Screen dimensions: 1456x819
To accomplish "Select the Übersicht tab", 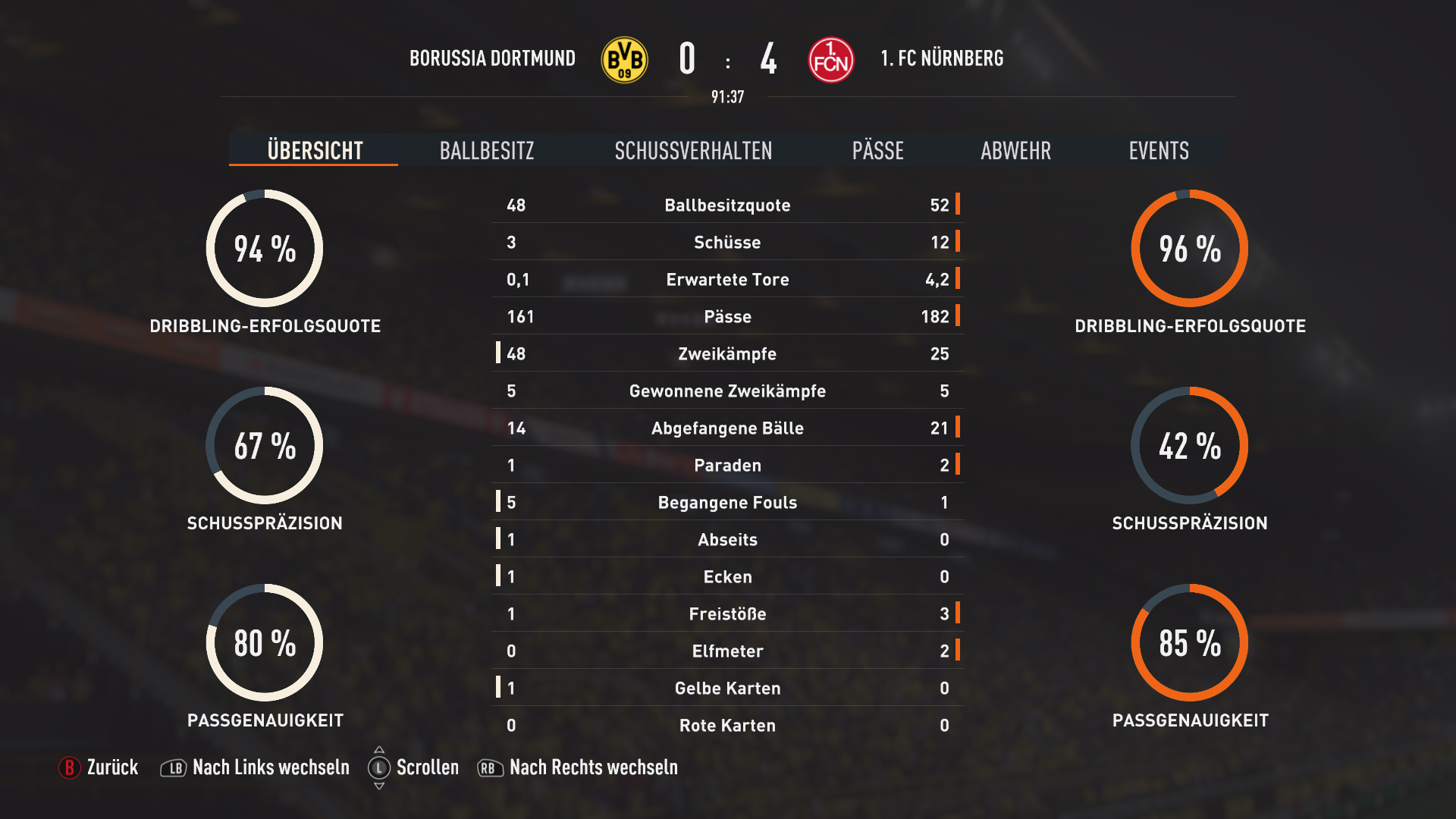I will point(315,150).
